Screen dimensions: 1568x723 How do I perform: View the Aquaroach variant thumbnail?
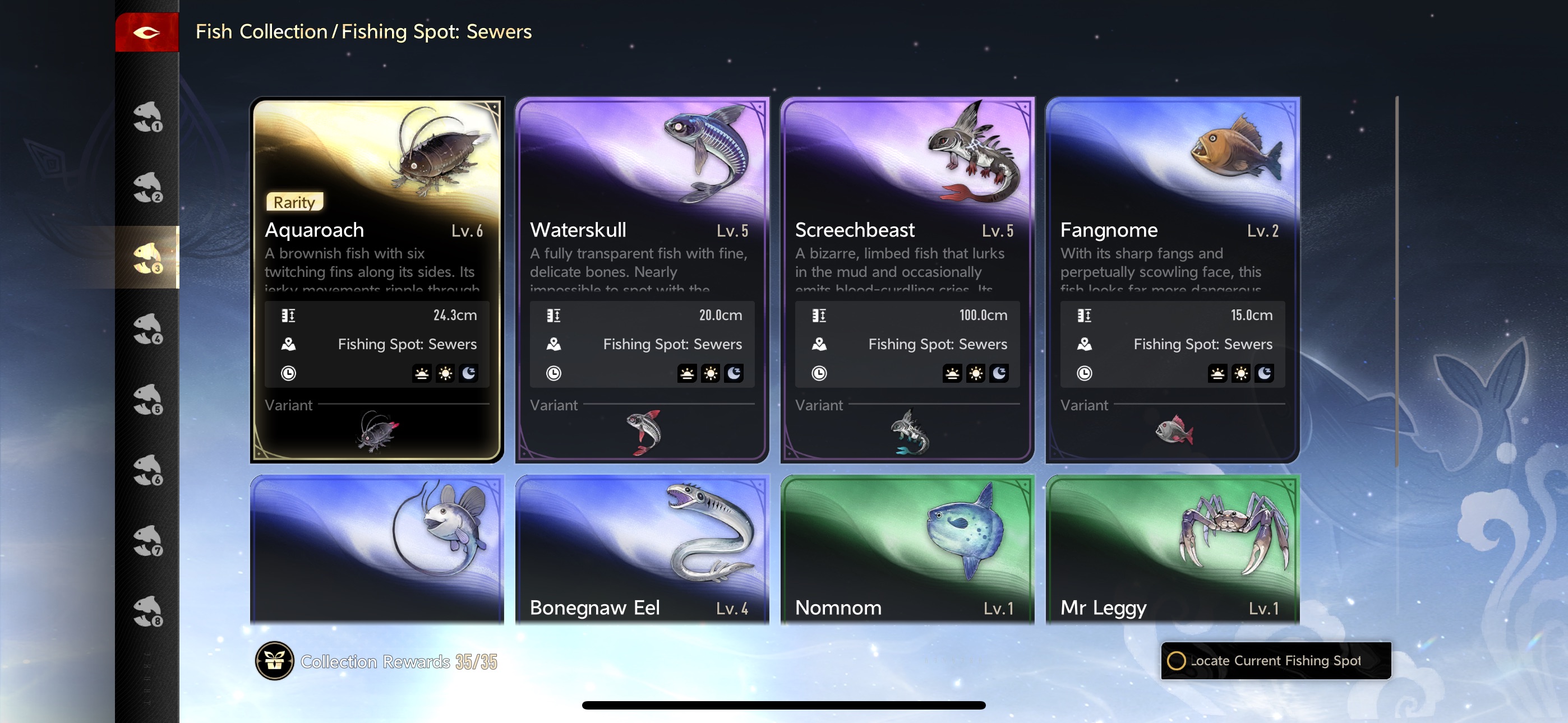click(x=377, y=431)
